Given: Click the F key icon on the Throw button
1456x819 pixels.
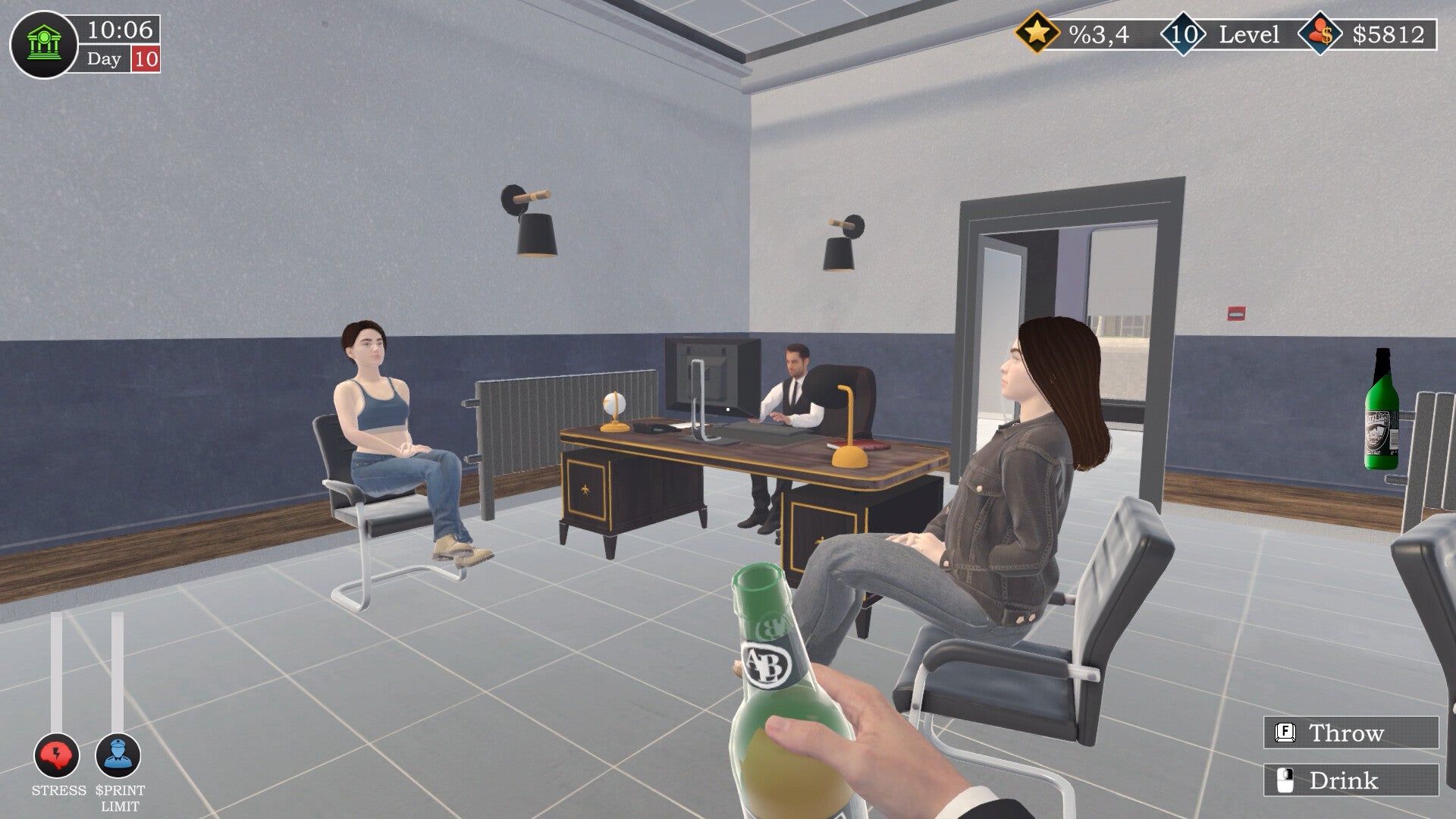Looking at the screenshot, I should pyautogui.click(x=1287, y=733).
